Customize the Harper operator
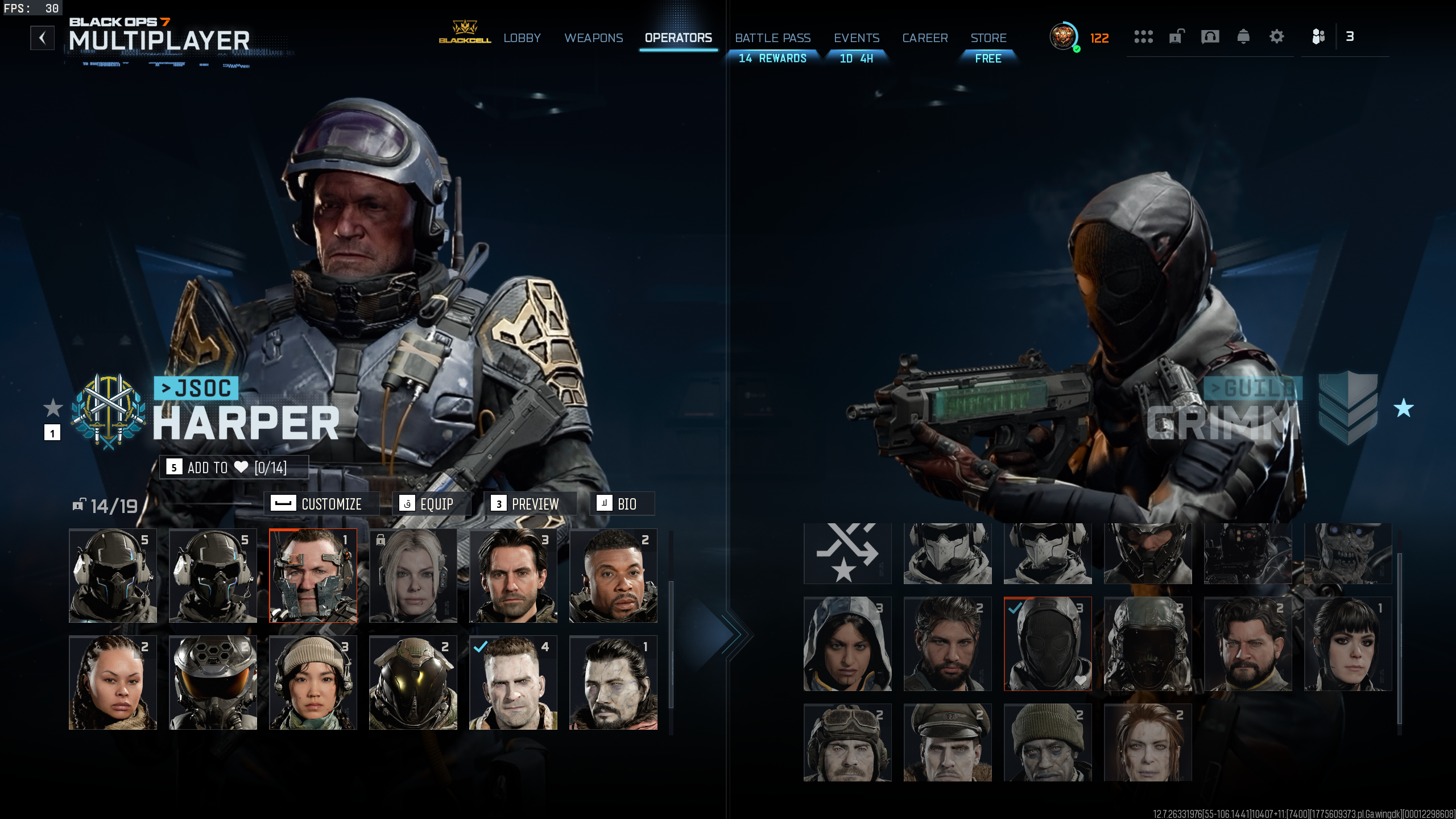Image resolution: width=1456 pixels, height=819 pixels. [x=322, y=504]
